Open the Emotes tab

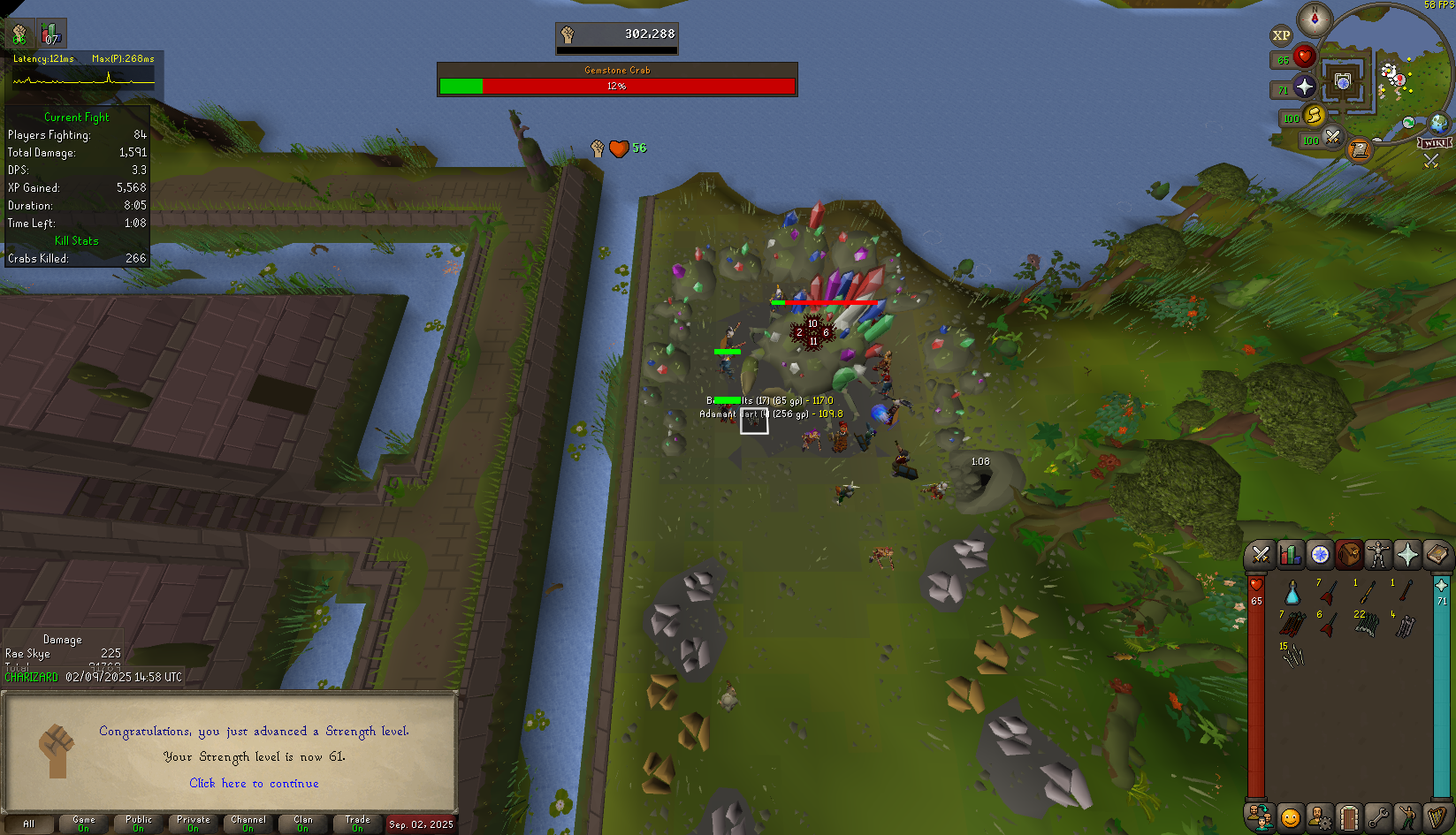pyautogui.click(x=1407, y=817)
